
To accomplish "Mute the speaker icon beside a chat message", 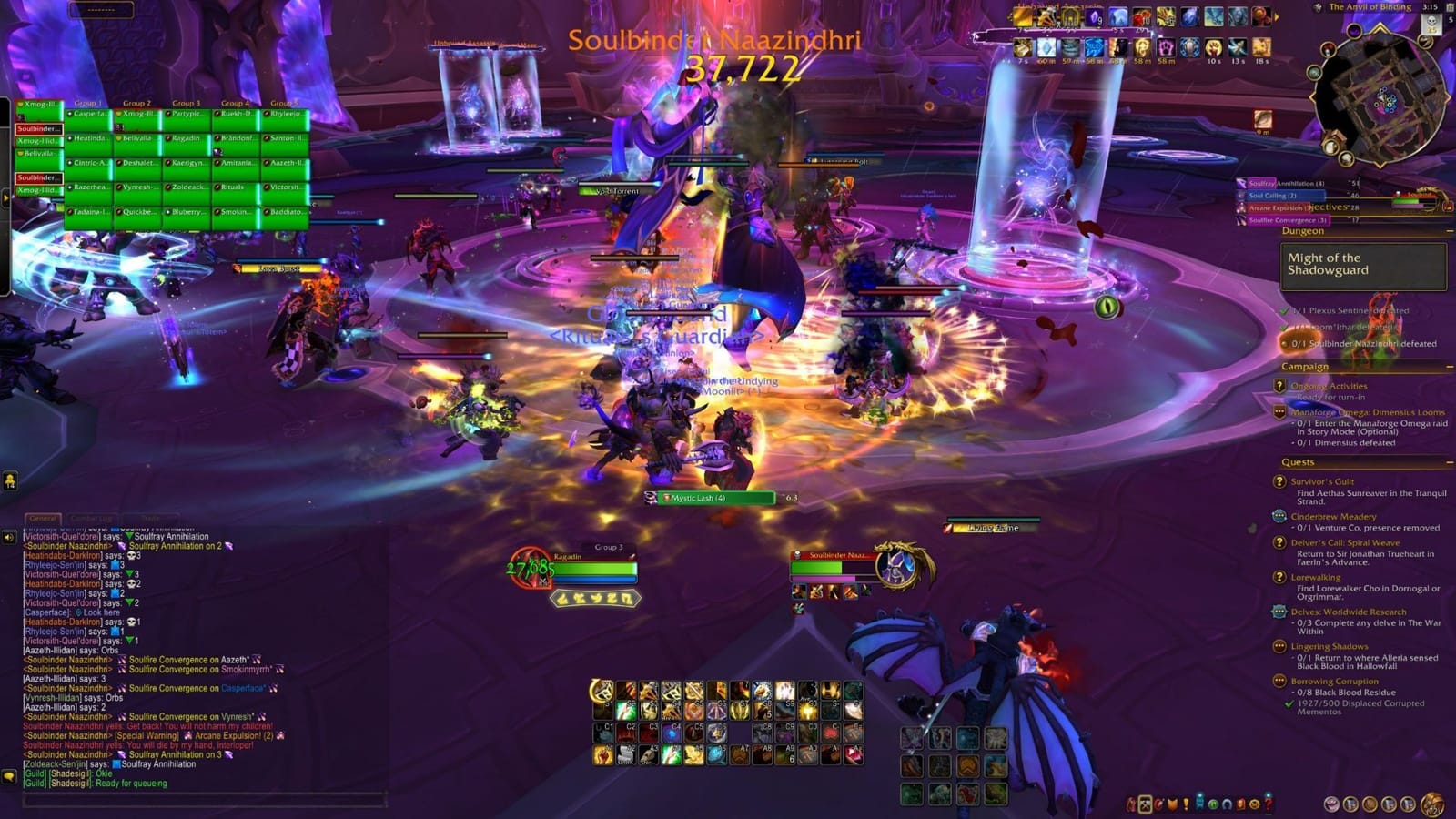I will (x=10, y=536).
